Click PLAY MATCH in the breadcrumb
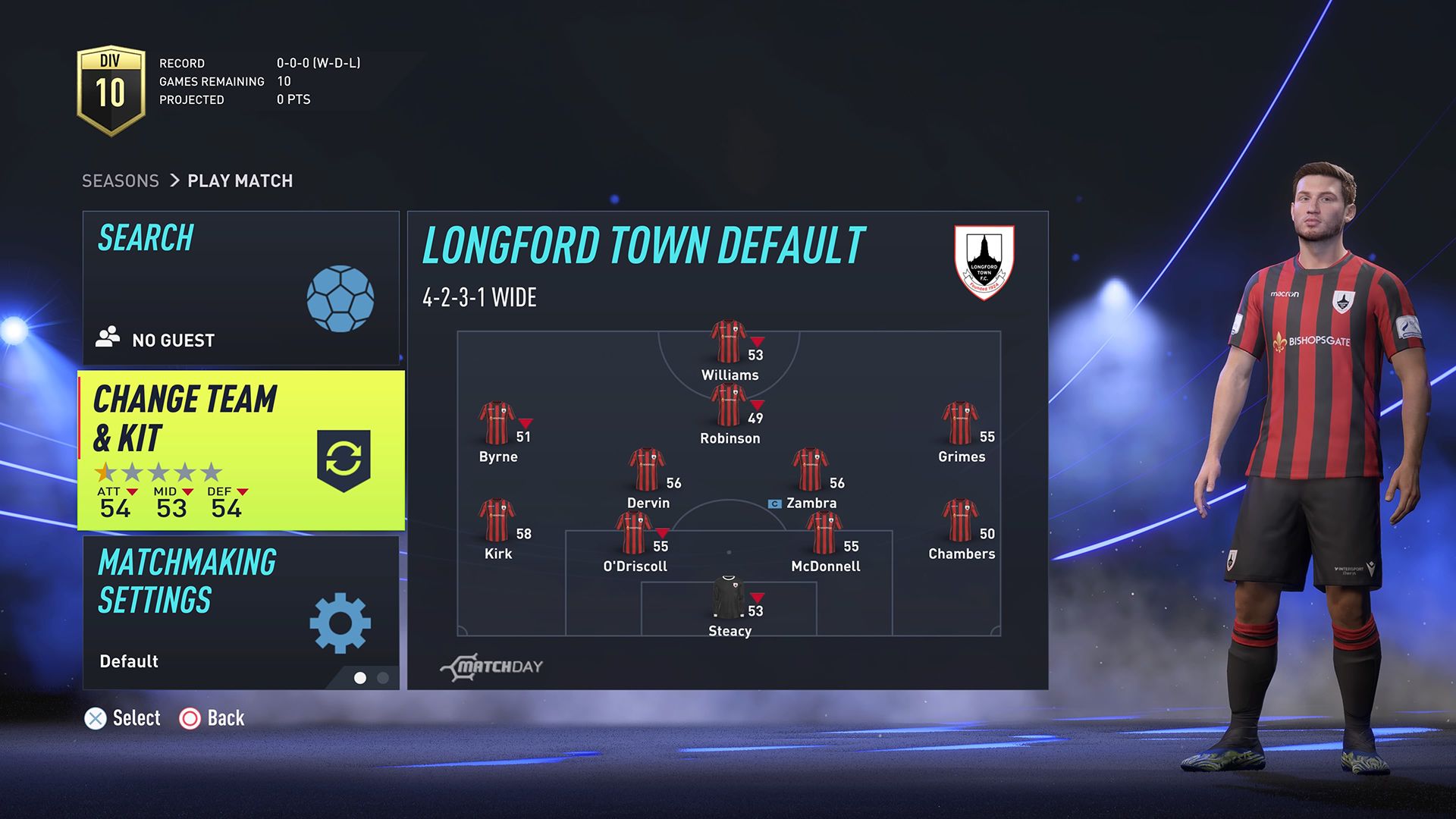 pyautogui.click(x=240, y=180)
